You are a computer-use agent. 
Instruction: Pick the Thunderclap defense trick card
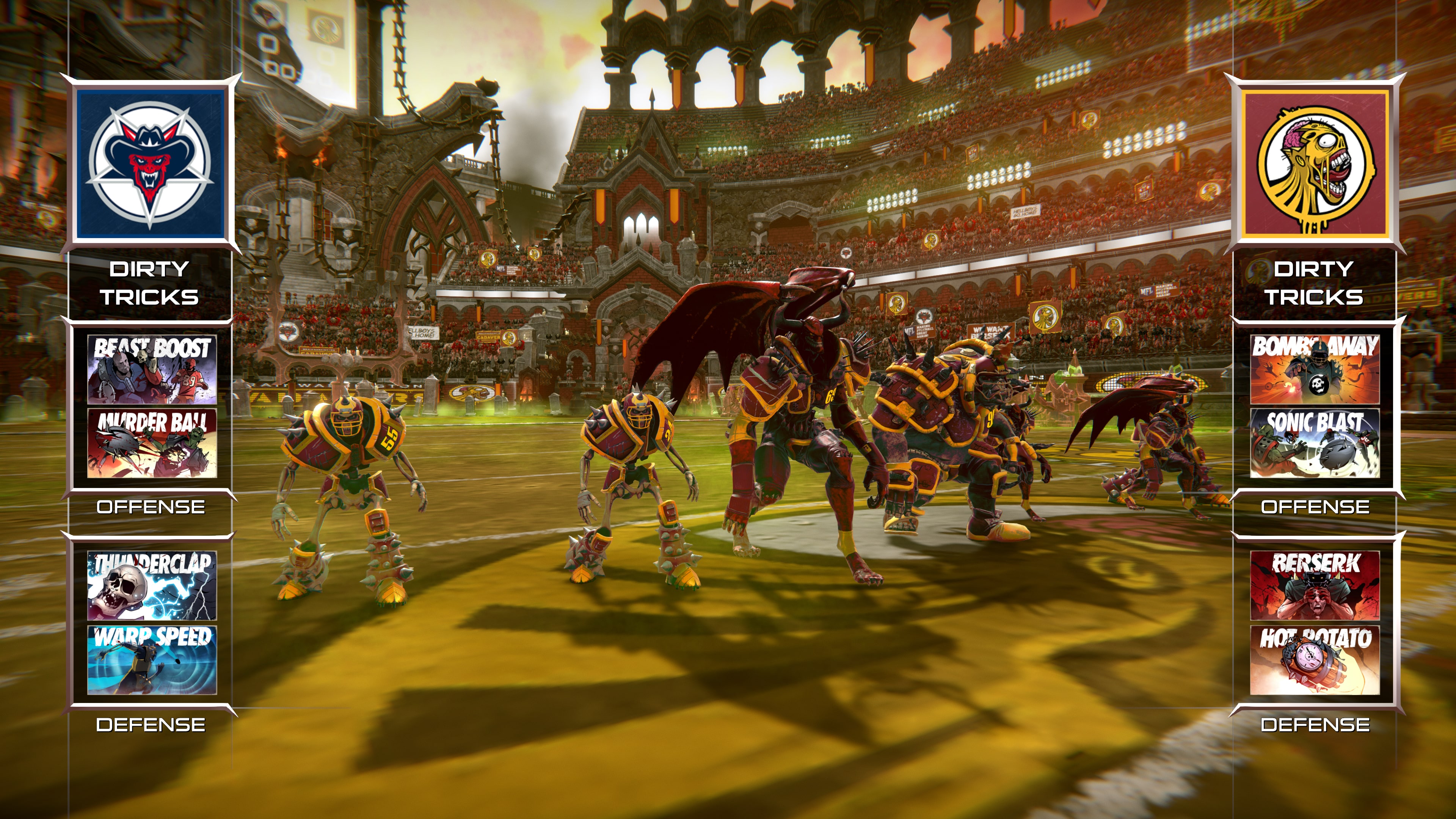click(152, 585)
